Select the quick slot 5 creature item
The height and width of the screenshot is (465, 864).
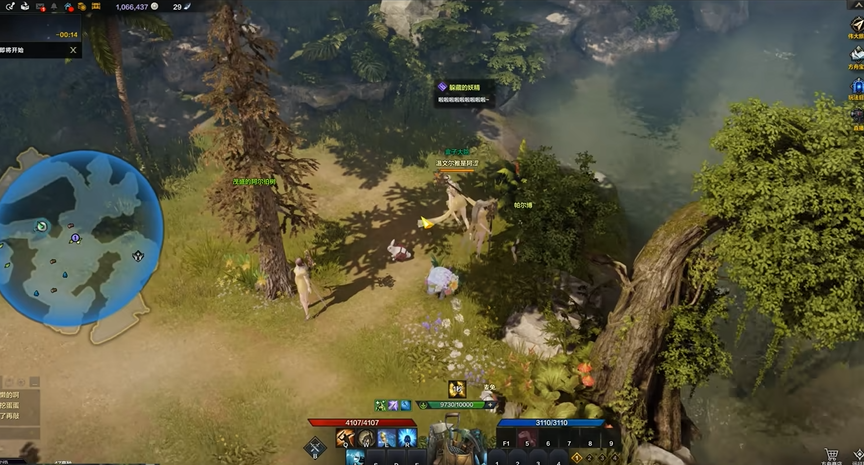tap(528, 439)
